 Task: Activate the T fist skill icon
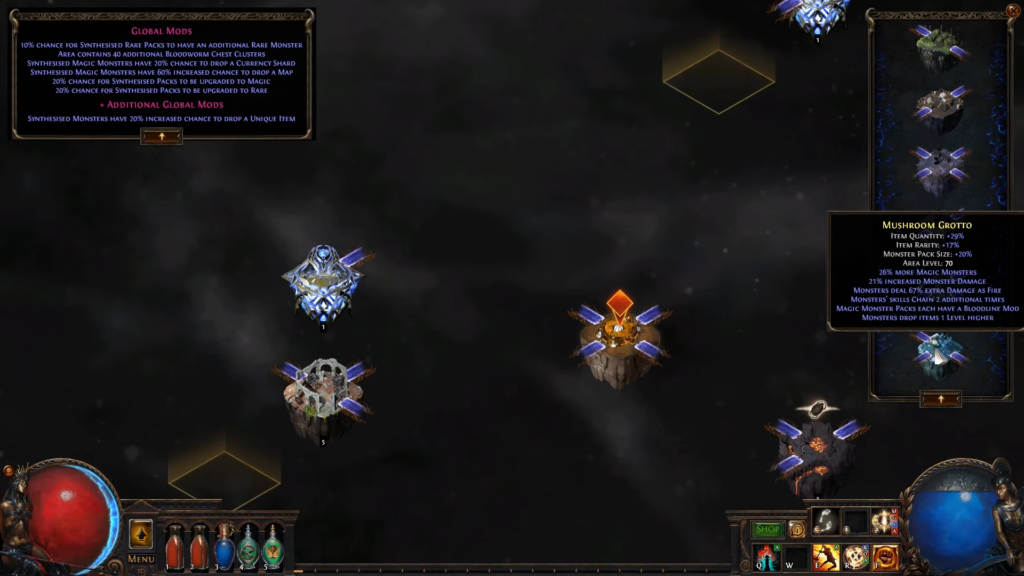(884, 558)
